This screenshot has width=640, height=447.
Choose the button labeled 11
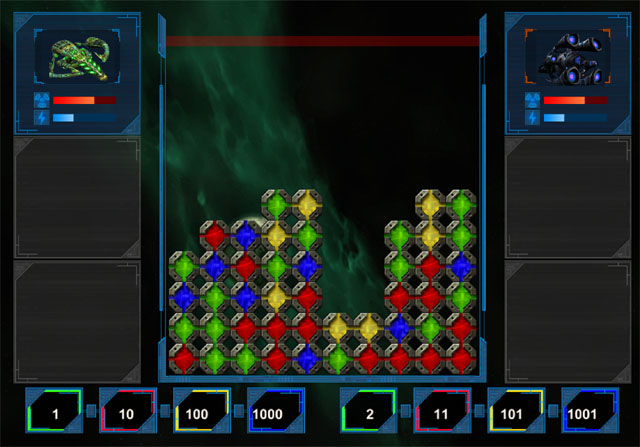tap(444, 413)
